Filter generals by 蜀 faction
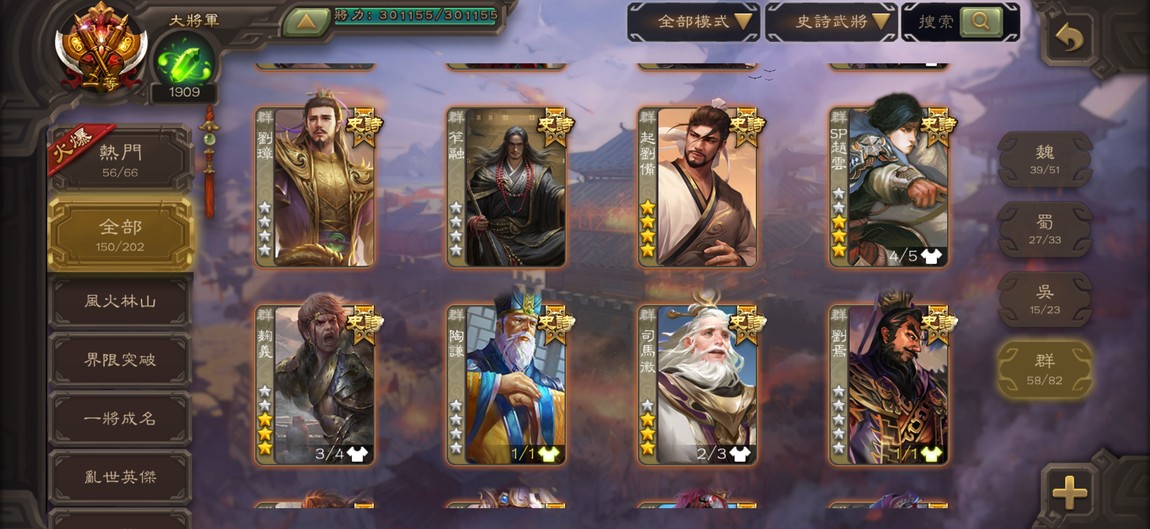The image size is (1150, 529). (1044, 229)
